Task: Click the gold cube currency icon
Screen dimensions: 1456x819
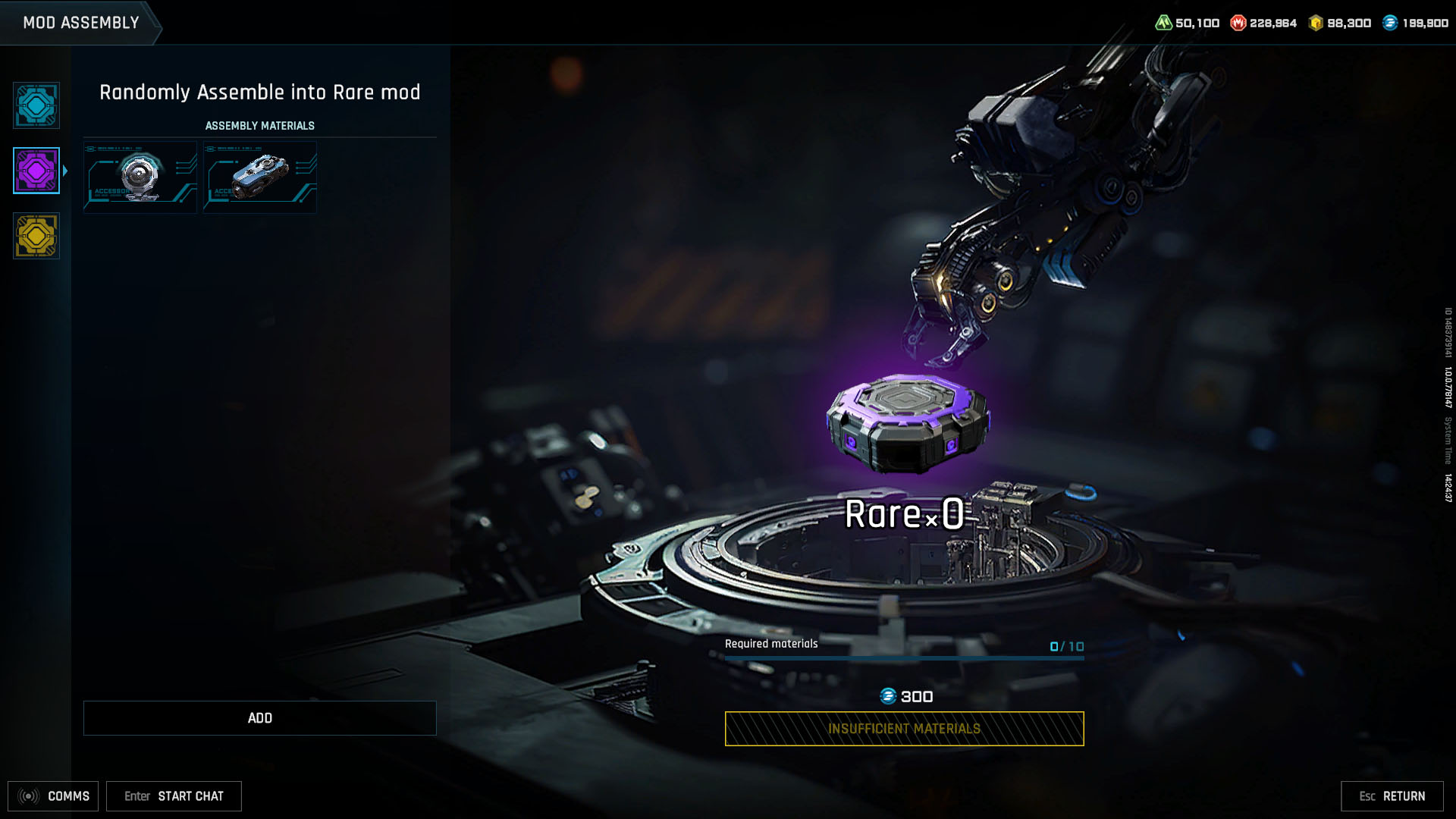Action: click(x=1314, y=22)
